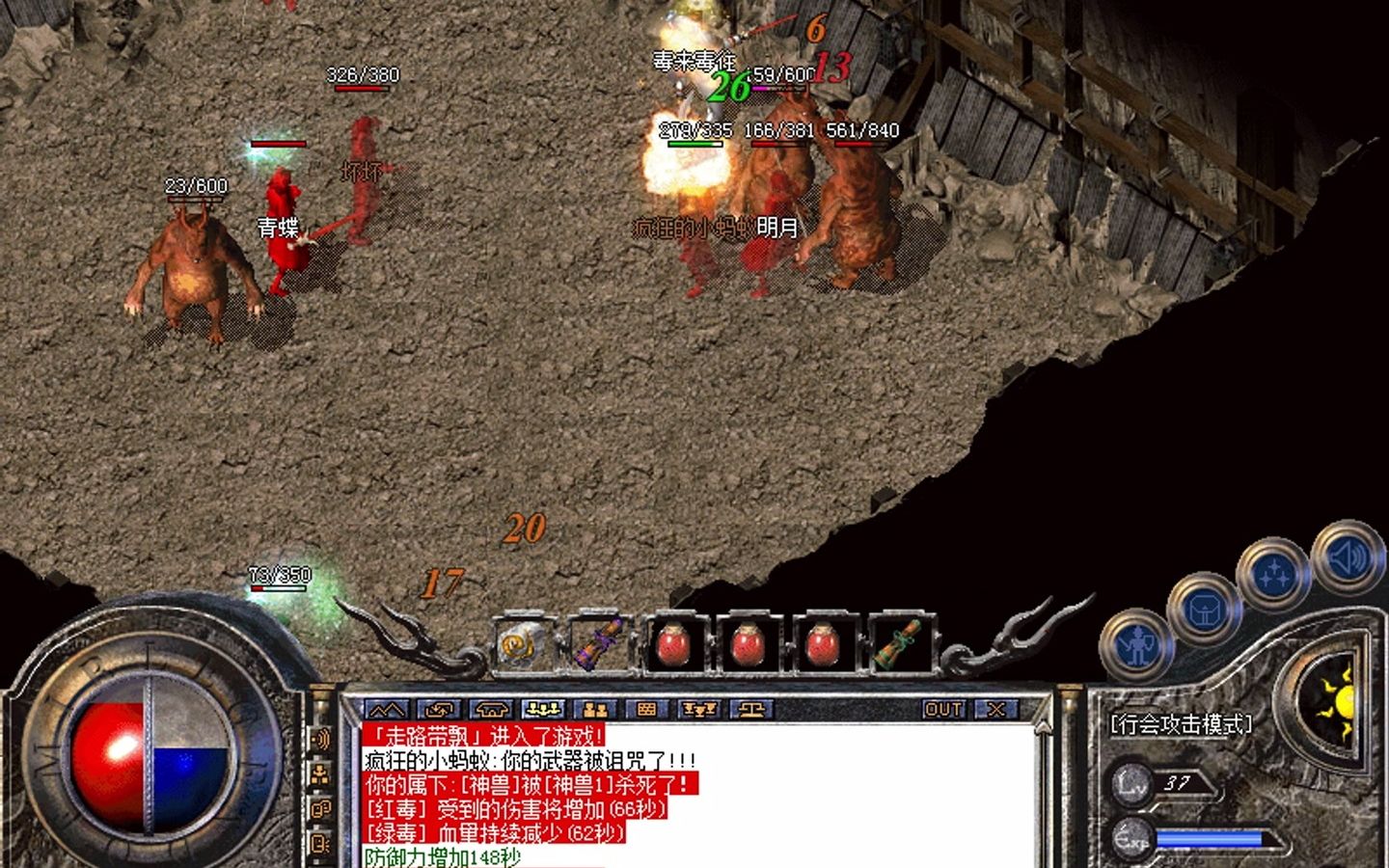Close the game with the X button

click(995, 710)
